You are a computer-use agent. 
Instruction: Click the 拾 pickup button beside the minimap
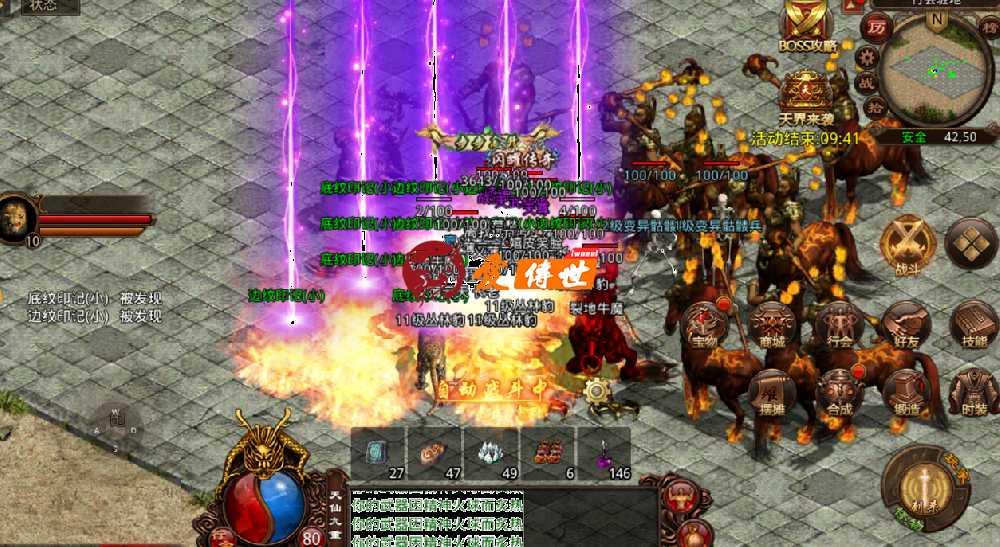coord(873,107)
